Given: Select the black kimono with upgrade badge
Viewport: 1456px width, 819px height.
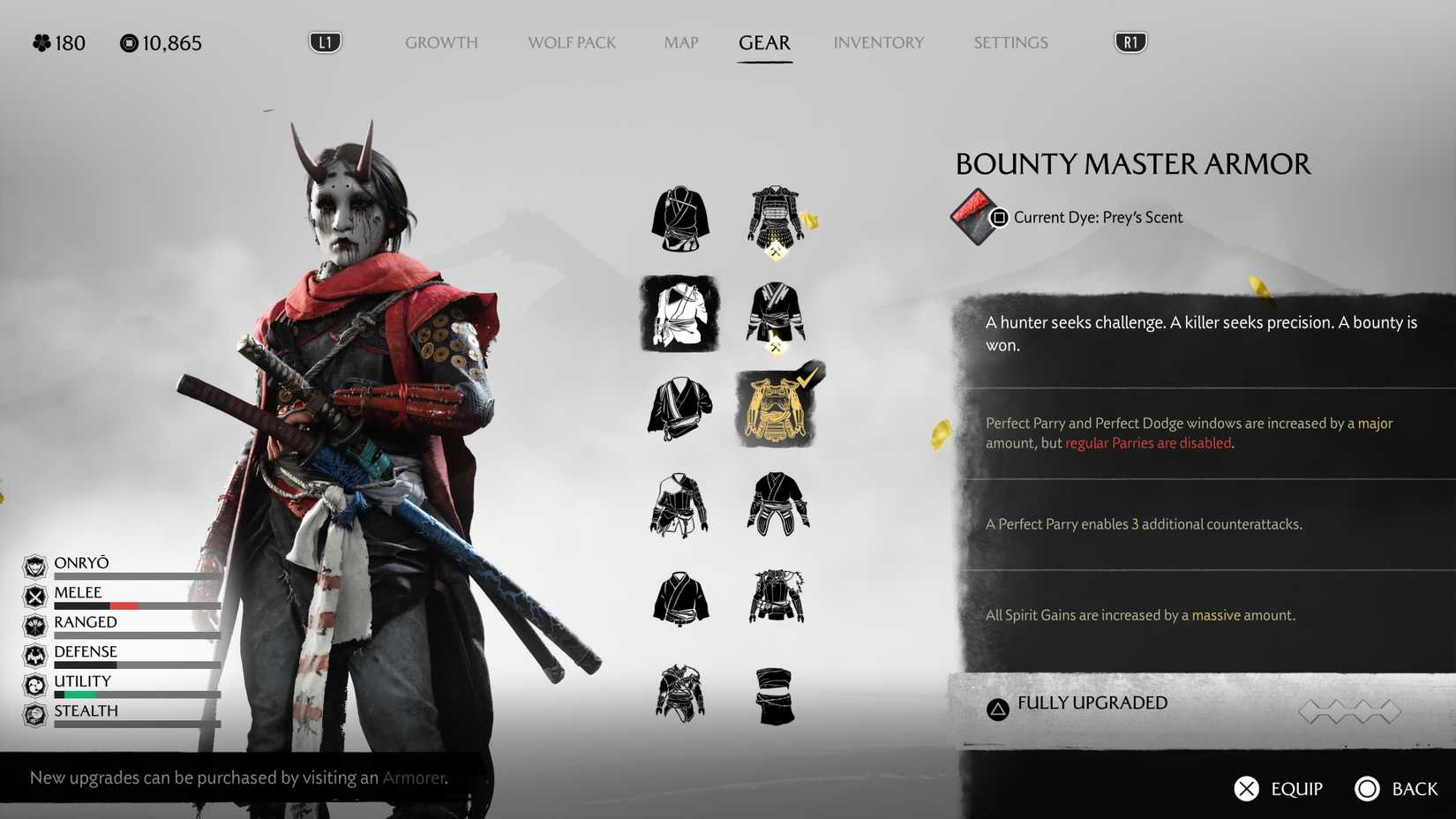Looking at the screenshot, I should tap(777, 313).
